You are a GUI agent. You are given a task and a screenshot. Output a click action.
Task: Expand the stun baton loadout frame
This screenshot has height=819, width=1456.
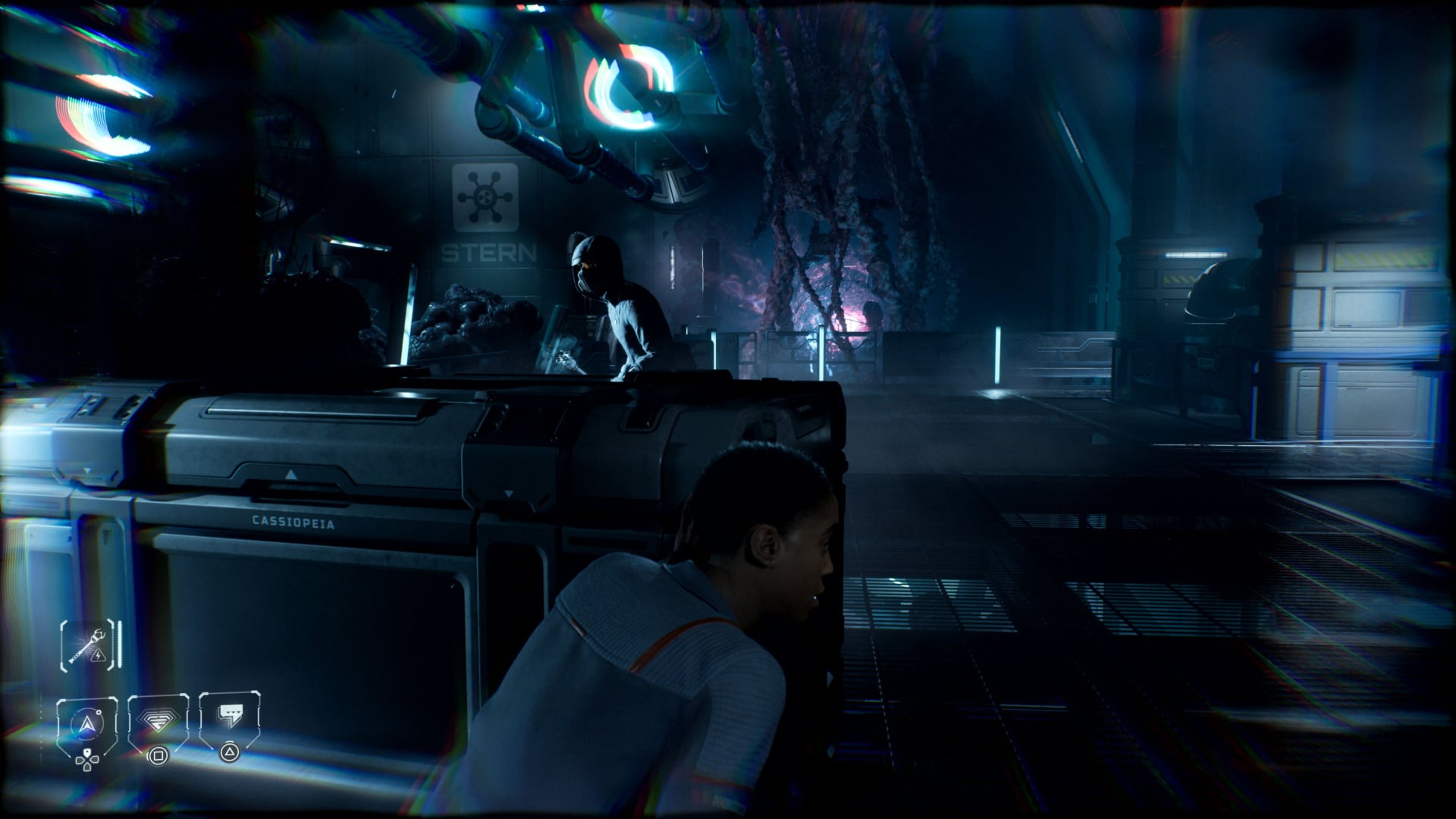pos(87,645)
